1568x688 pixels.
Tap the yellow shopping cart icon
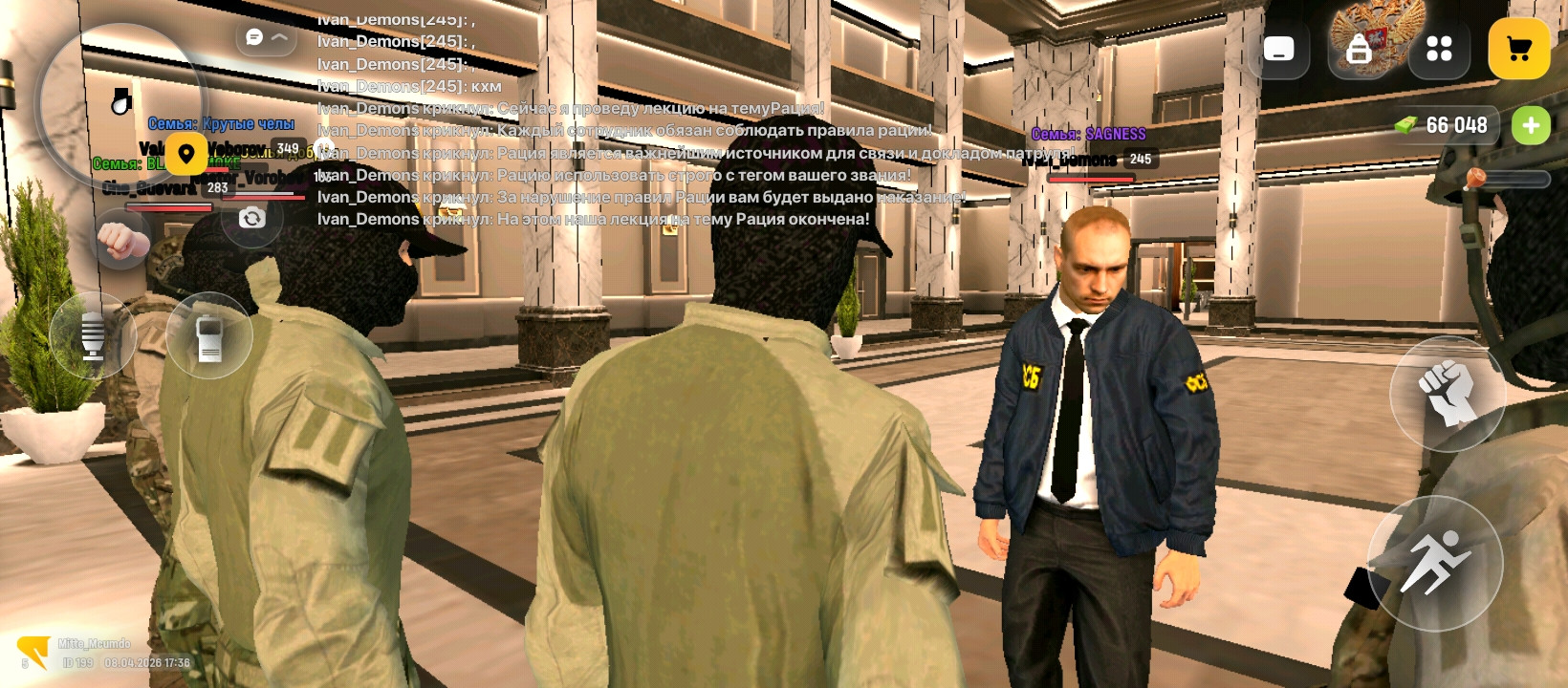point(1518,50)
